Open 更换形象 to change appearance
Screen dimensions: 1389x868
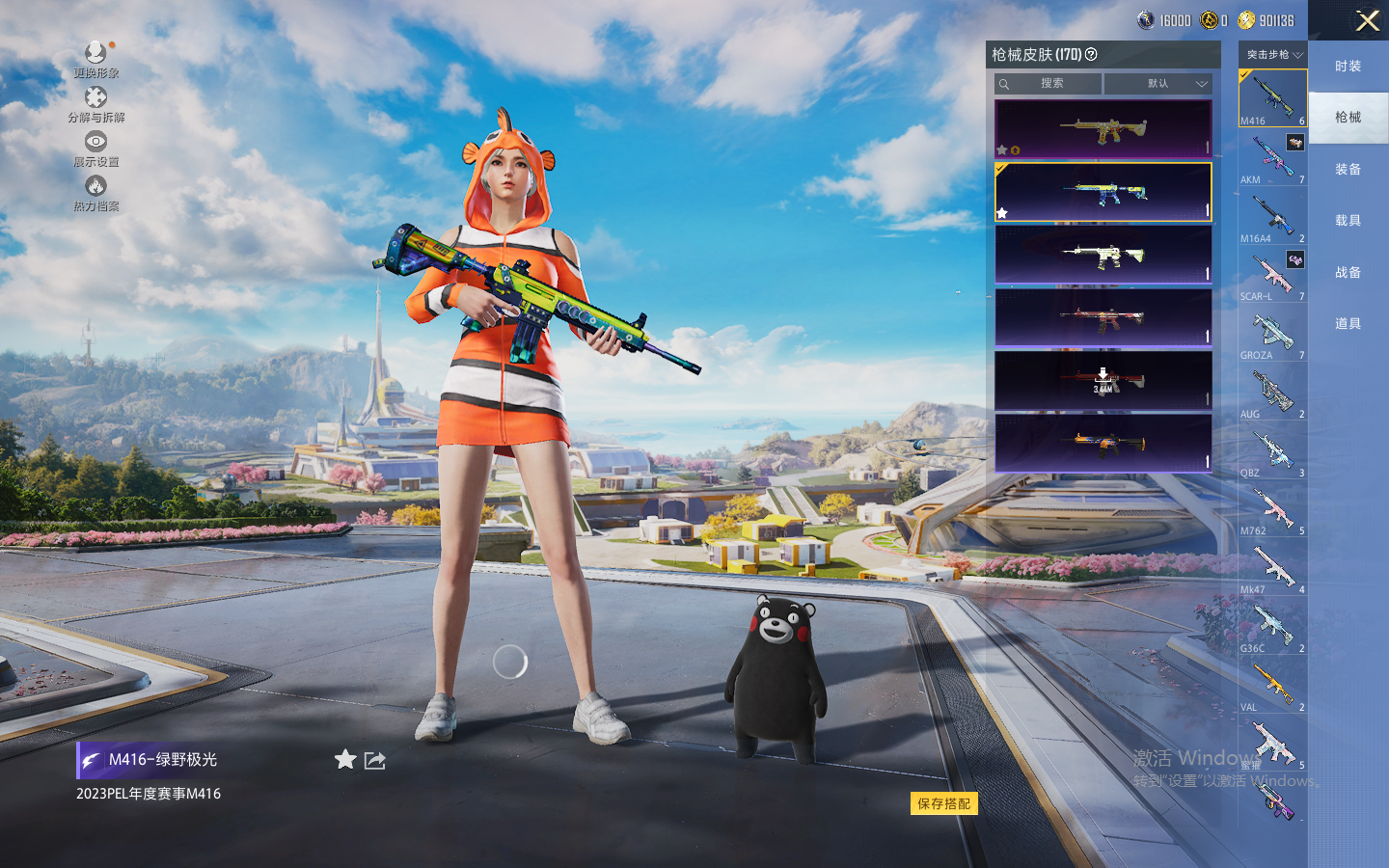[95, 58]
